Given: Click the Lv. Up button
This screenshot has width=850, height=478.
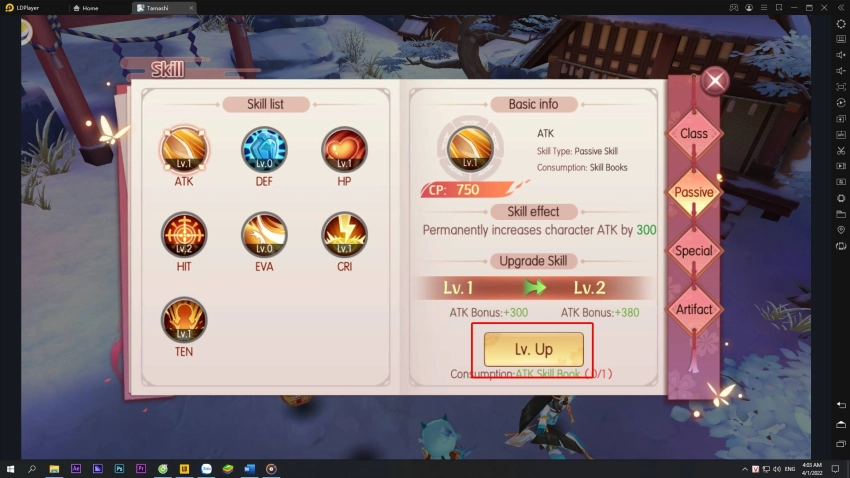Looking at the screenshot, I should point(533,349).
